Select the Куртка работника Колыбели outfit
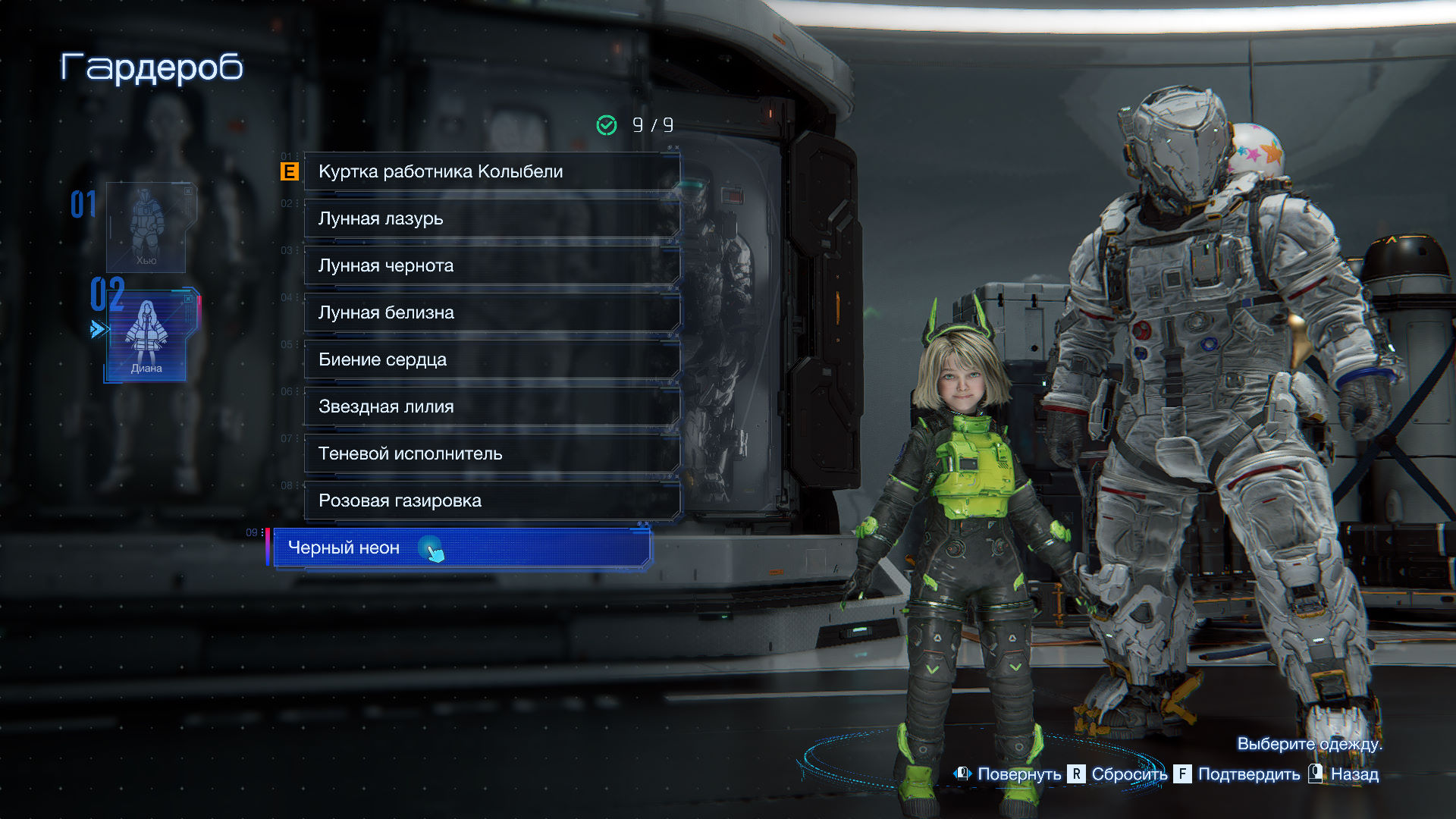 491,171
